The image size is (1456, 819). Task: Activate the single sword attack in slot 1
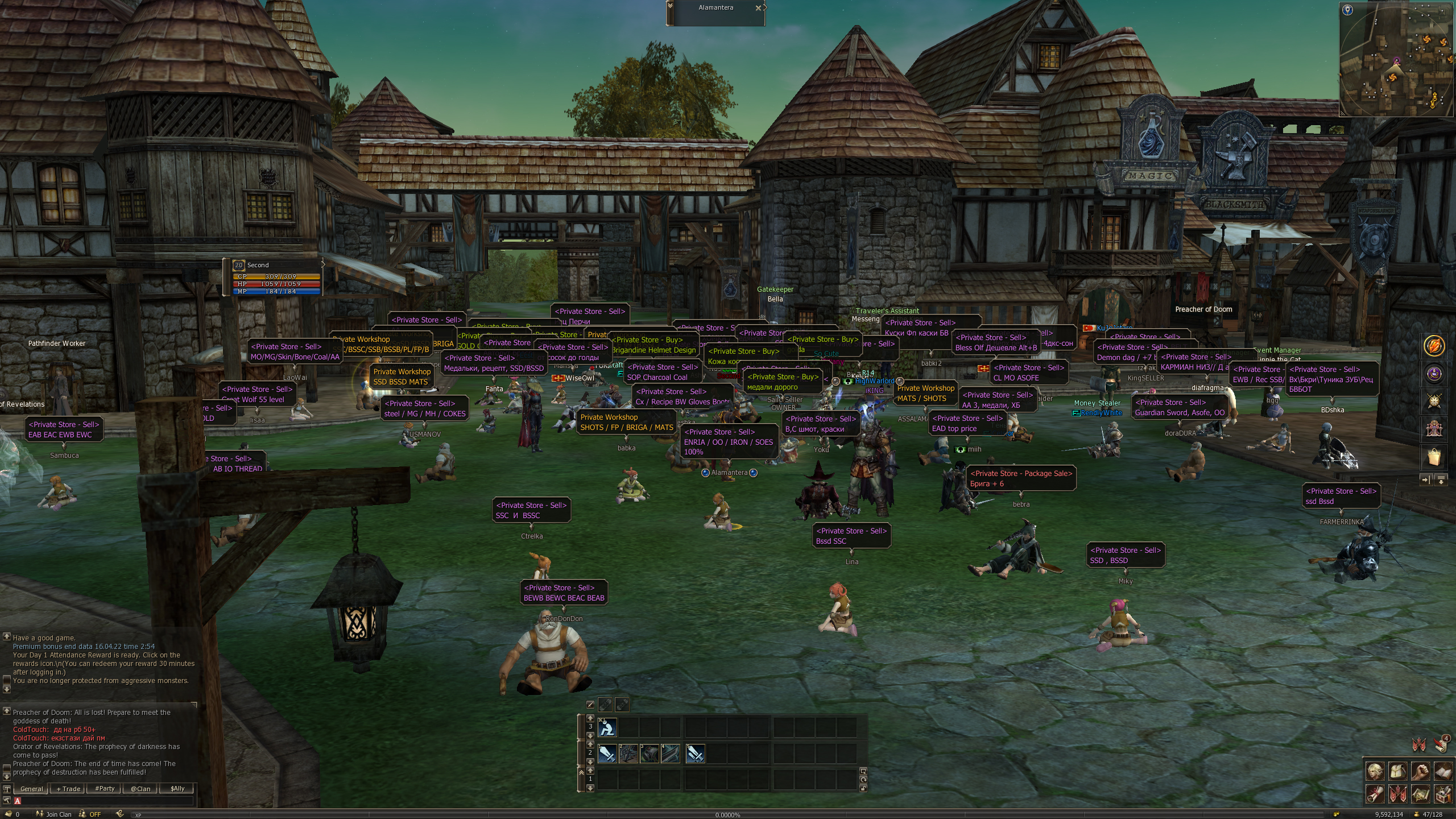[607, 754]
